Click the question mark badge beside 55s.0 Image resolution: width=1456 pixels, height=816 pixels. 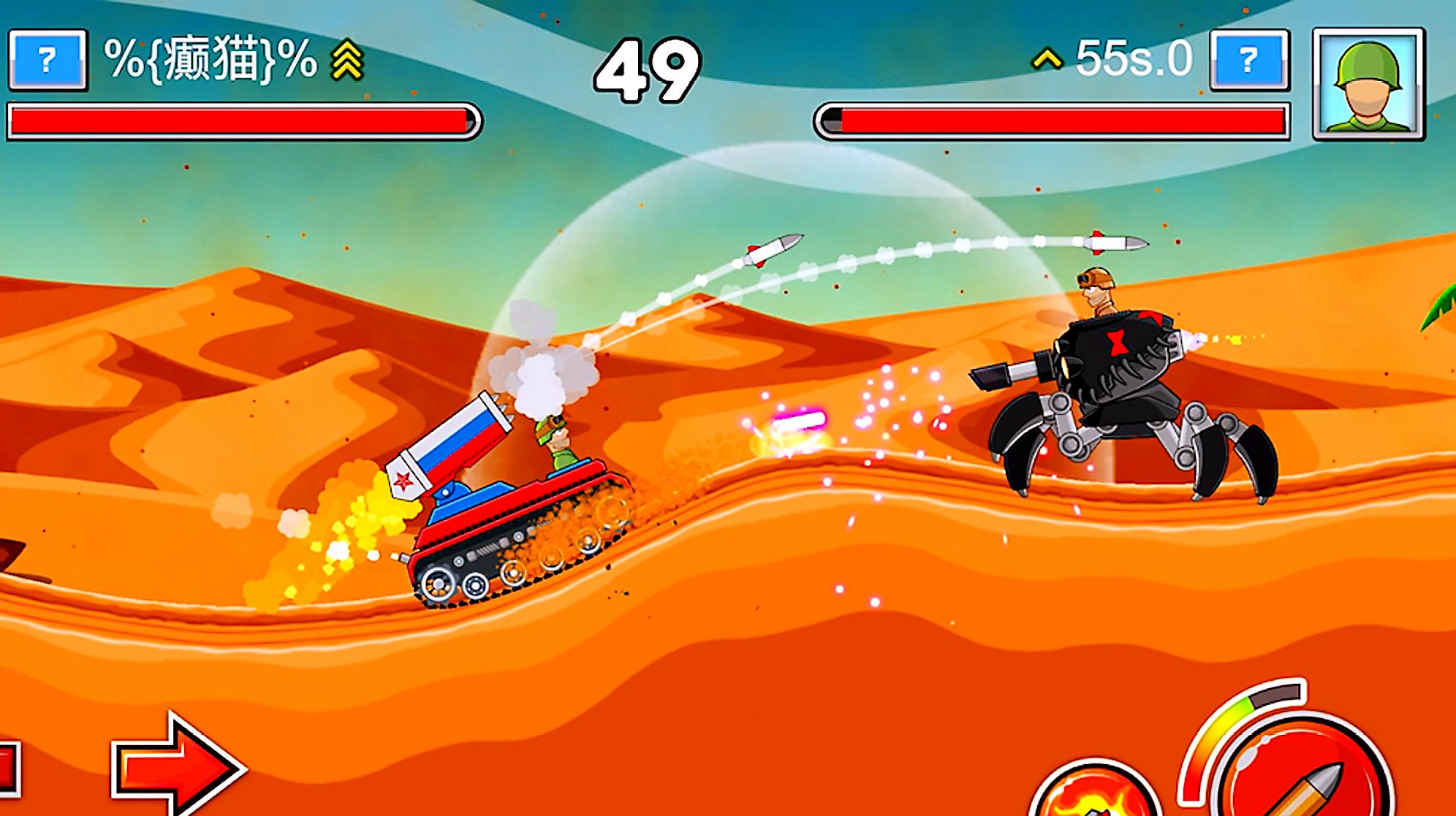[x=1249, y=60]
